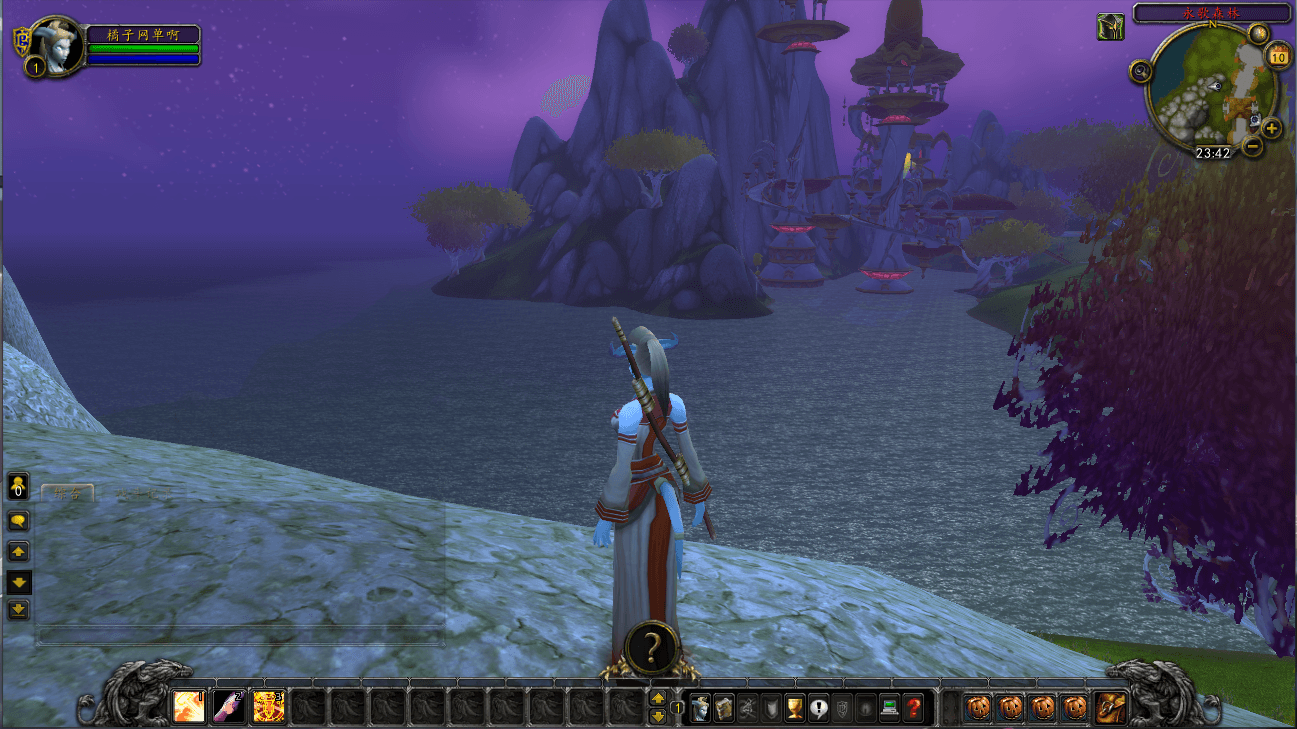Screen dimensions: 1297x729
Task: Open the minimap tracking magnifier button
Action: tap(1141, 70)
